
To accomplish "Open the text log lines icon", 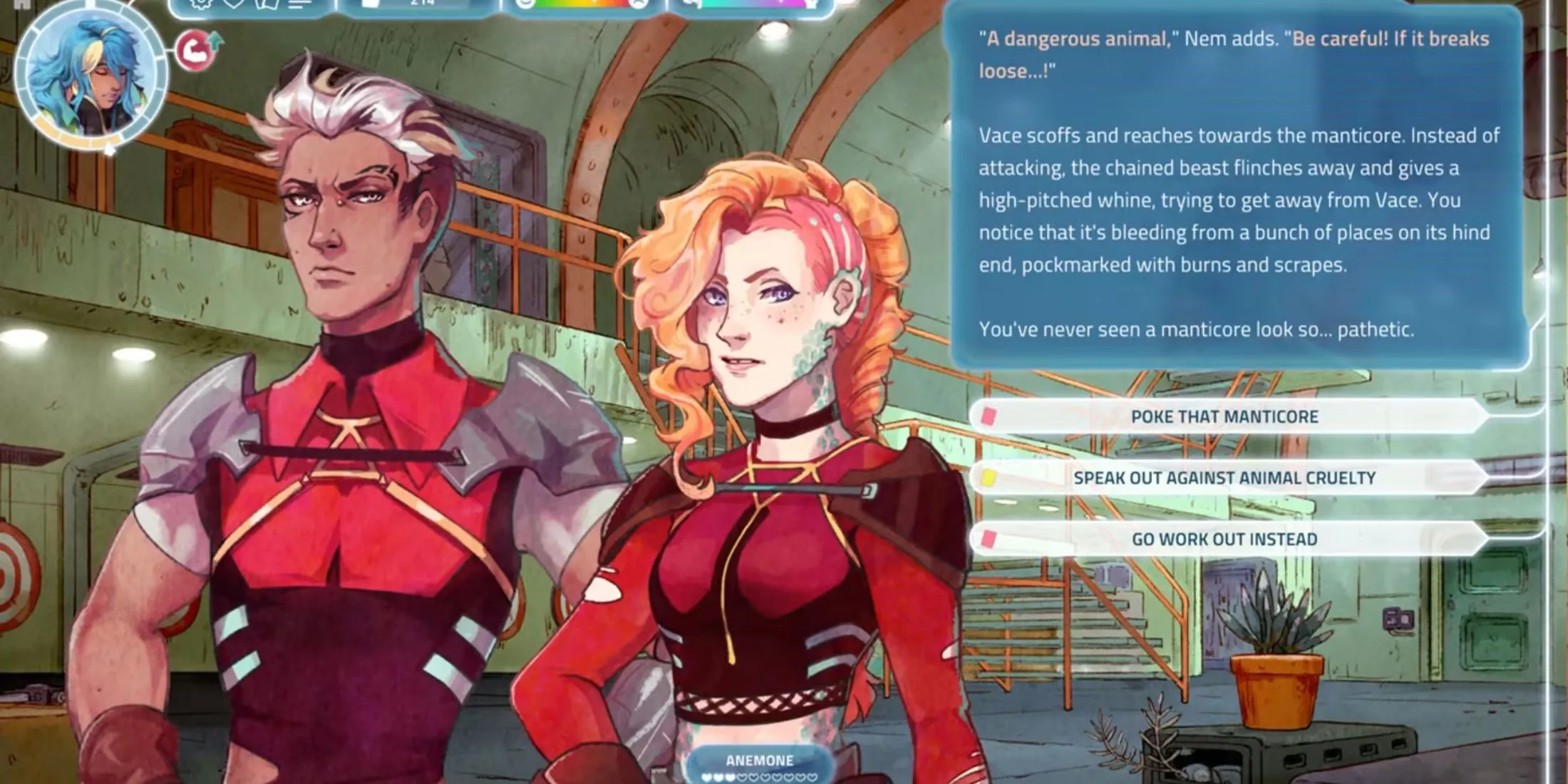I will pos(300,4).
